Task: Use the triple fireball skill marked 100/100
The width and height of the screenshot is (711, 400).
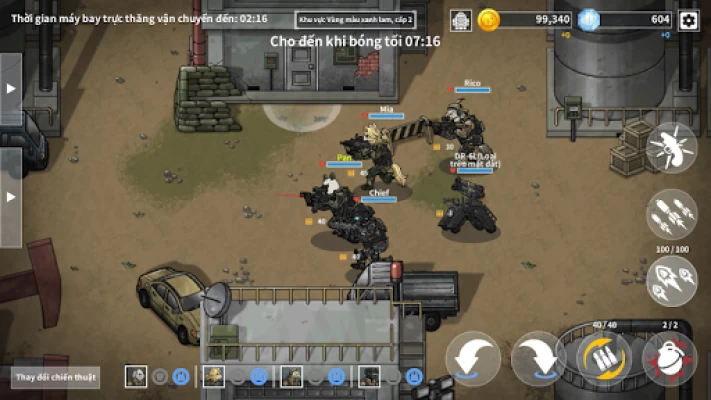Action: pos(671,279)
